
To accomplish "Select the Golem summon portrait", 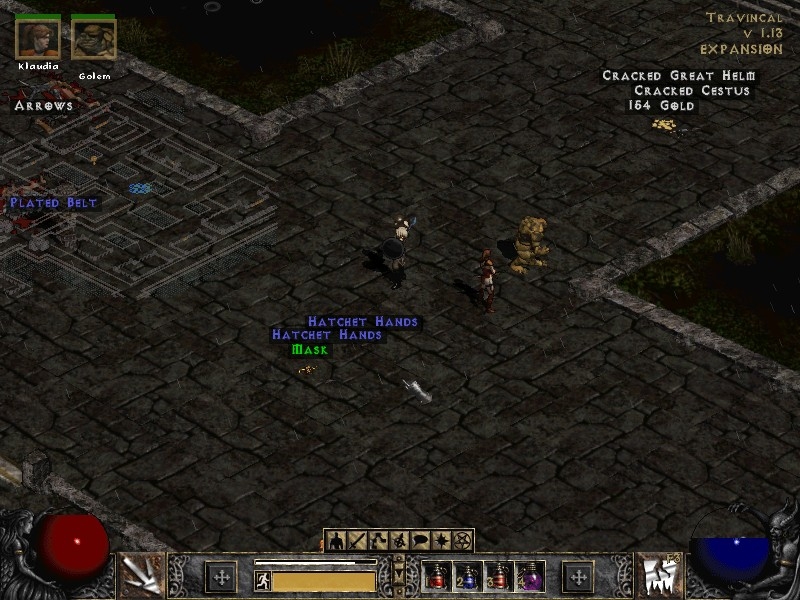I will 94,38.
